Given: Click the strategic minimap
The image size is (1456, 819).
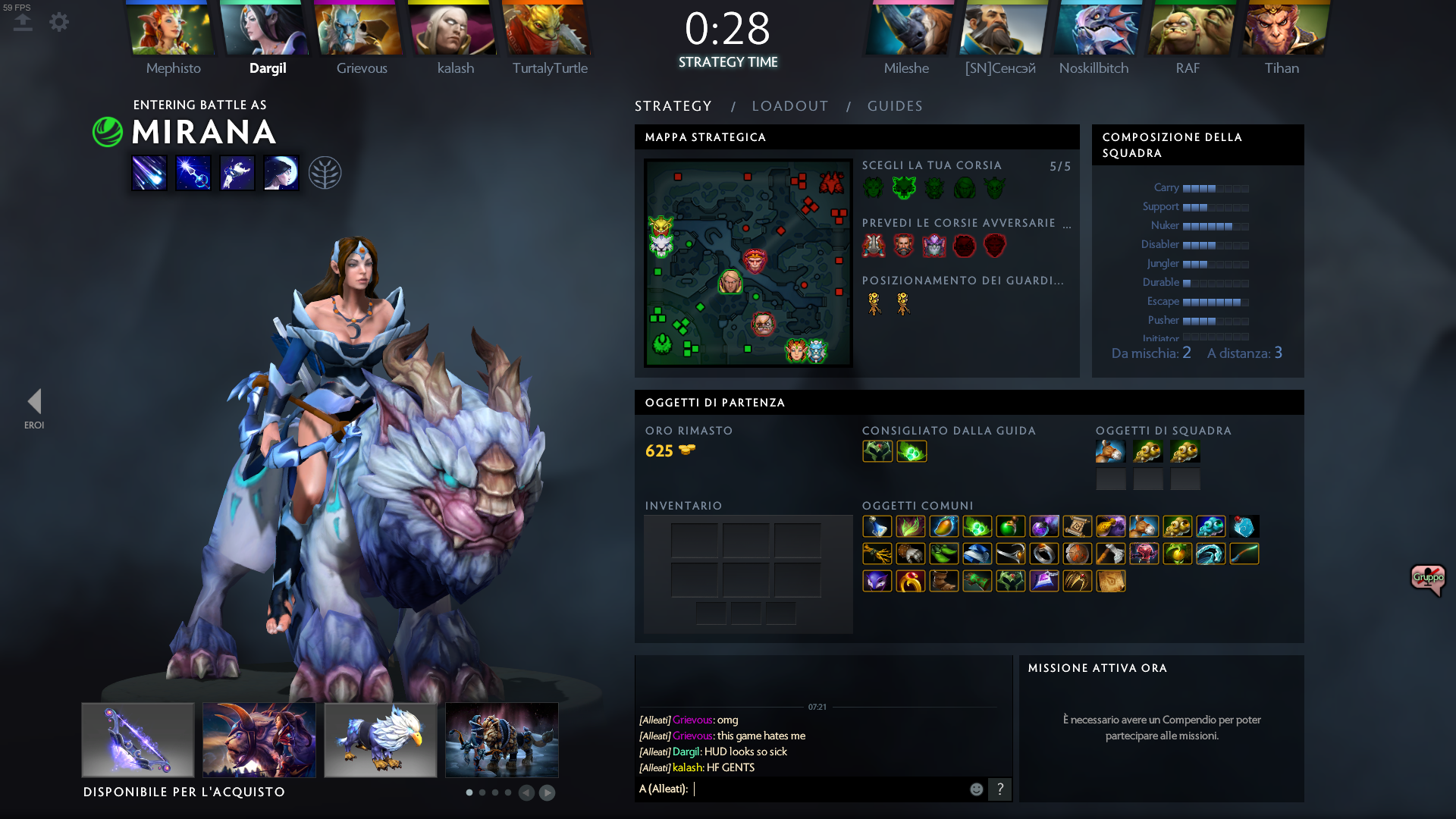Looking at the screenshot, I should [748, 262].
